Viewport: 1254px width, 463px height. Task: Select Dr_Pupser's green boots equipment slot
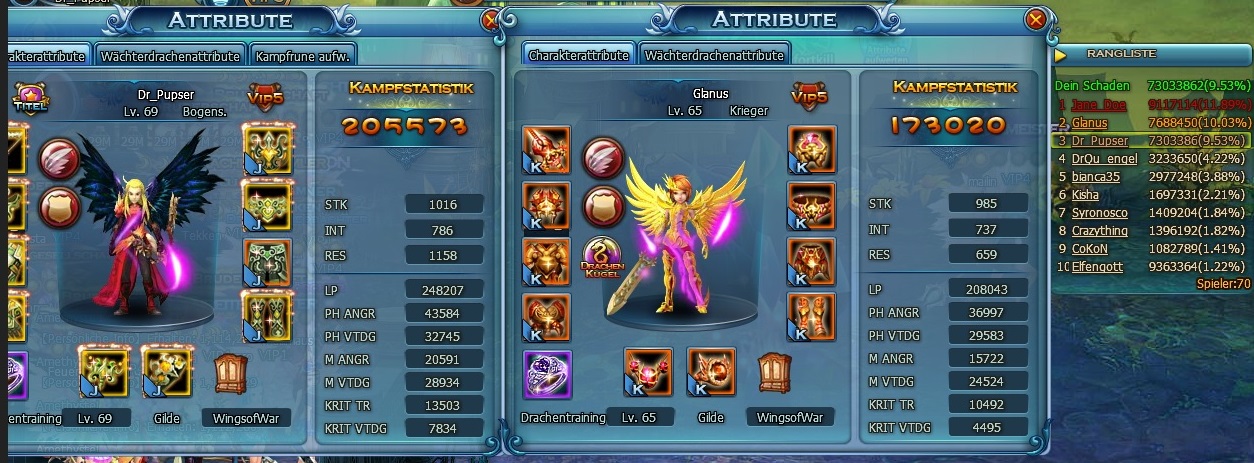(x=267, y=316)
